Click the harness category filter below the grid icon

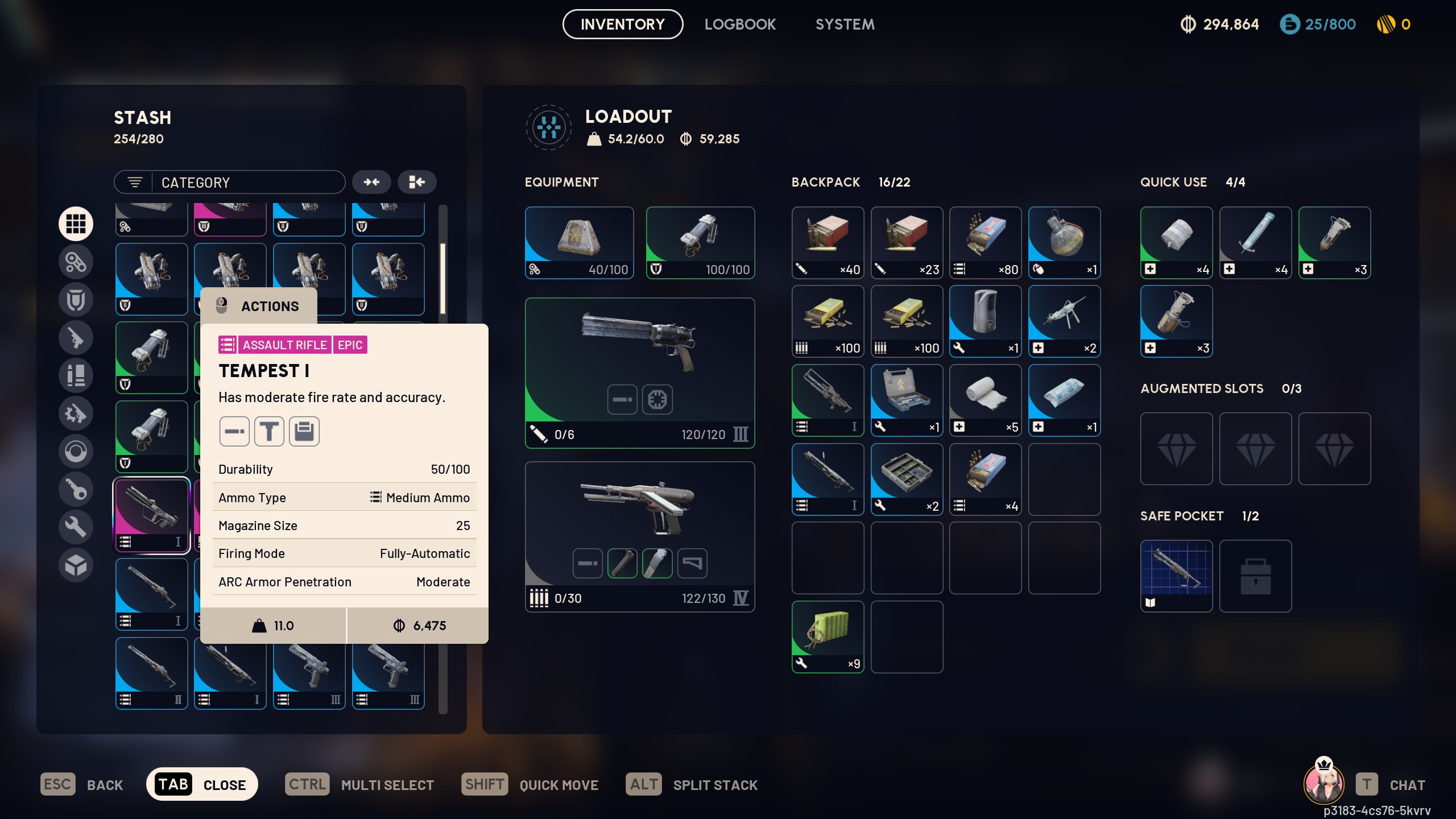(76, 262)
